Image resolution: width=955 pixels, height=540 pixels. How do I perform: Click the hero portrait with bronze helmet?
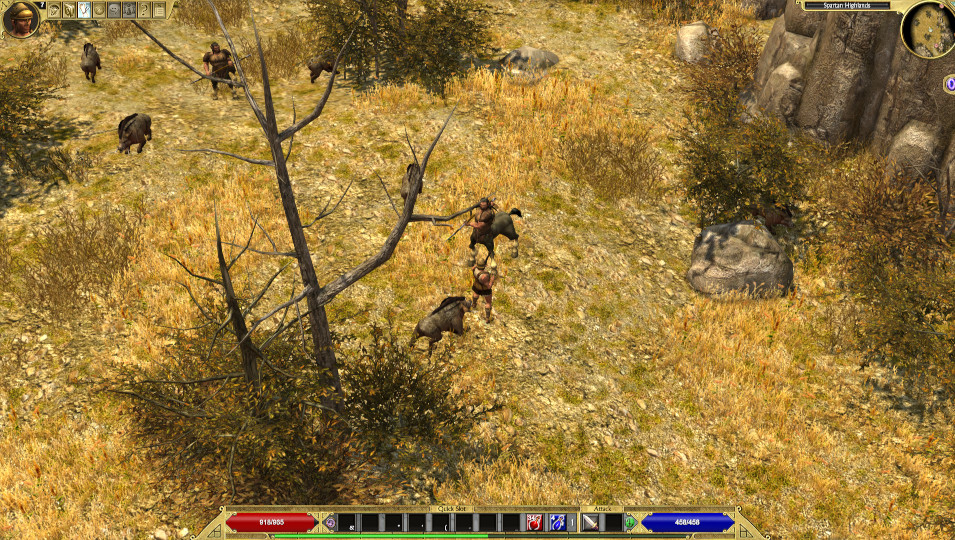click(x=20, y=18)
